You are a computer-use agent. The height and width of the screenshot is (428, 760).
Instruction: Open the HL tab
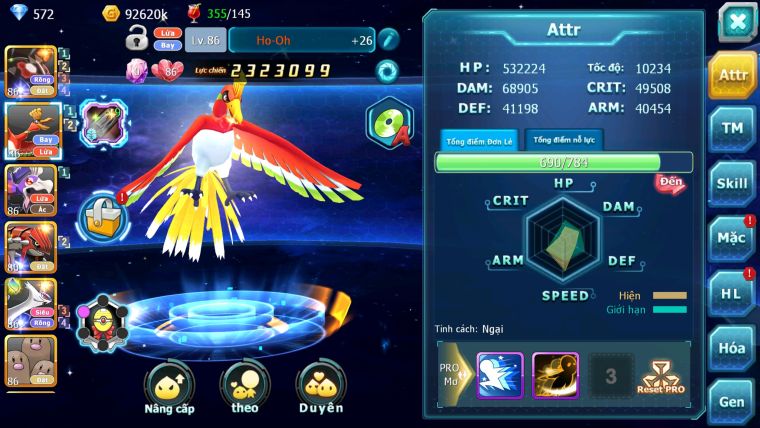(732, 293)
